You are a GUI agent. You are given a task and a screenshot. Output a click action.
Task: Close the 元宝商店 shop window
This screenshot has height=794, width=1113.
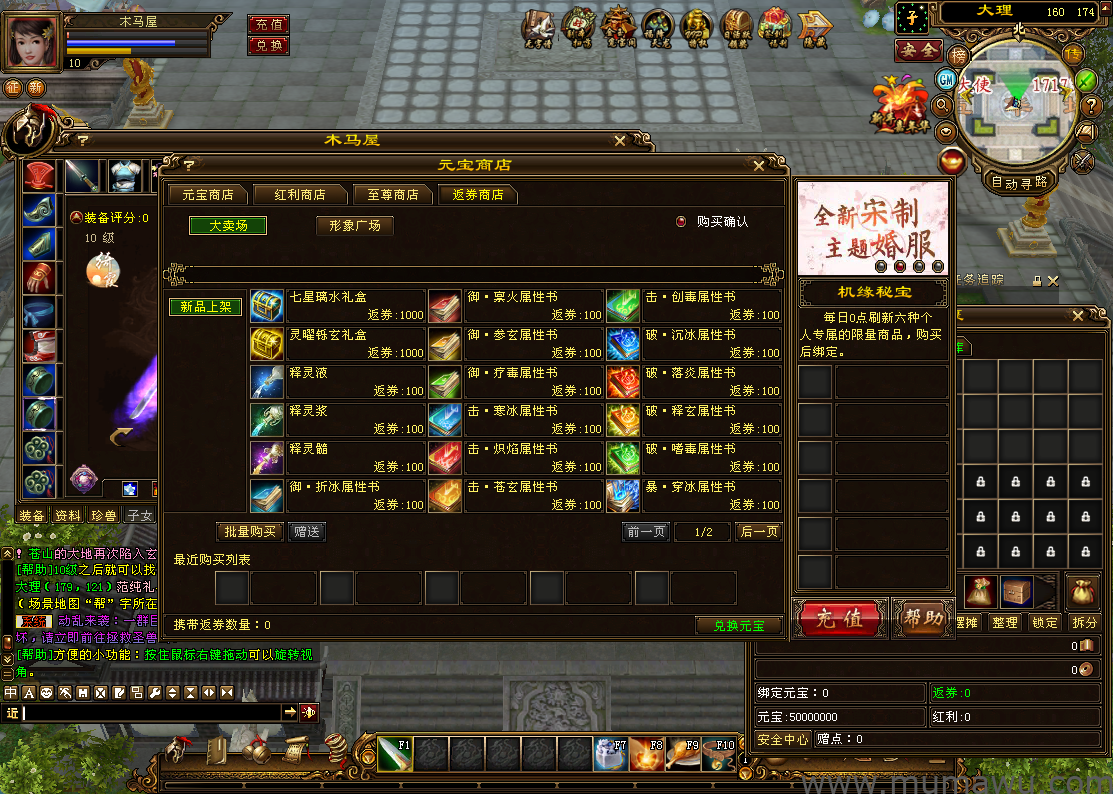coord(759,166)
